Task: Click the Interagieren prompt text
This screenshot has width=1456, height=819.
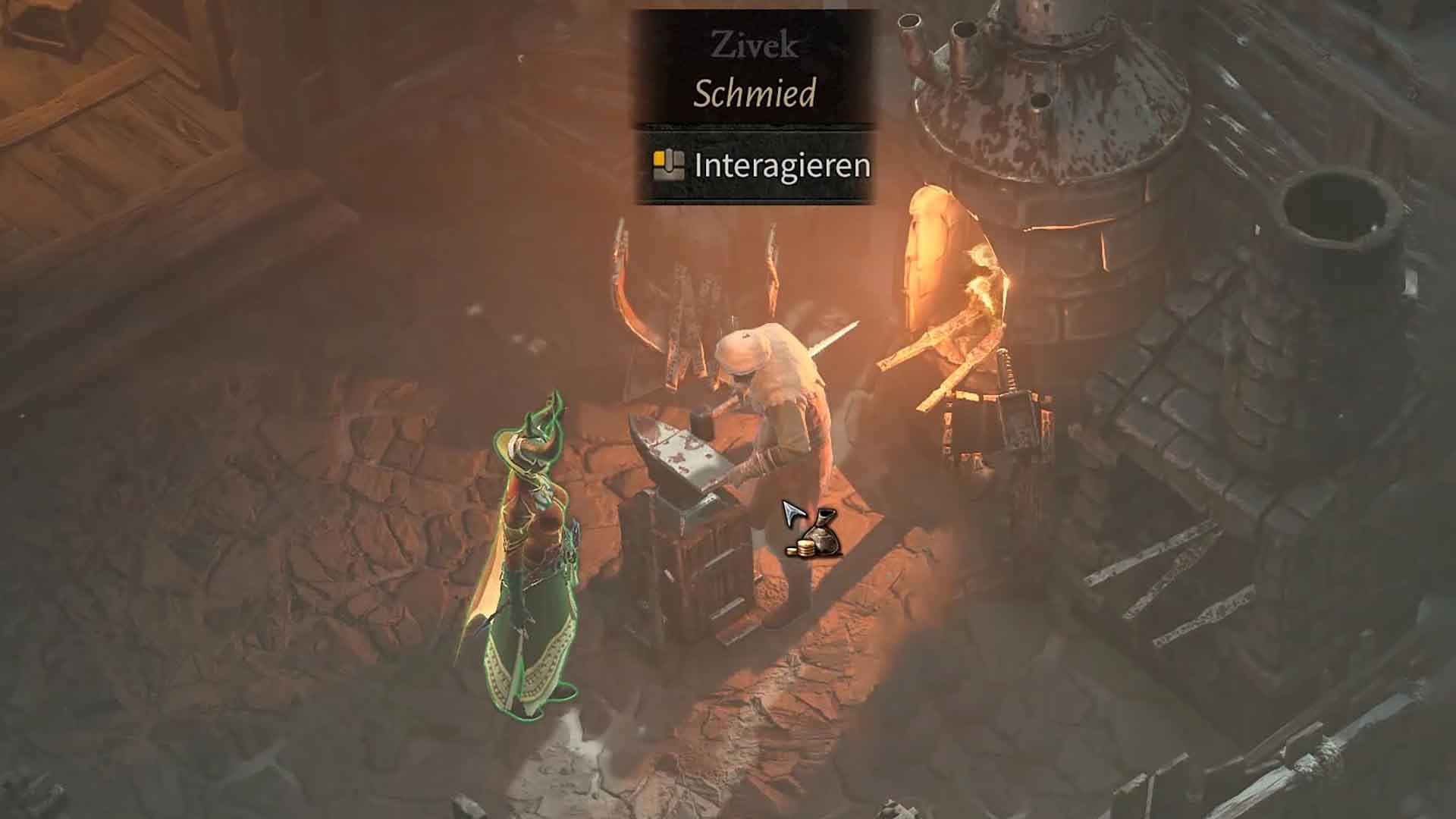Action: [783, 165]
